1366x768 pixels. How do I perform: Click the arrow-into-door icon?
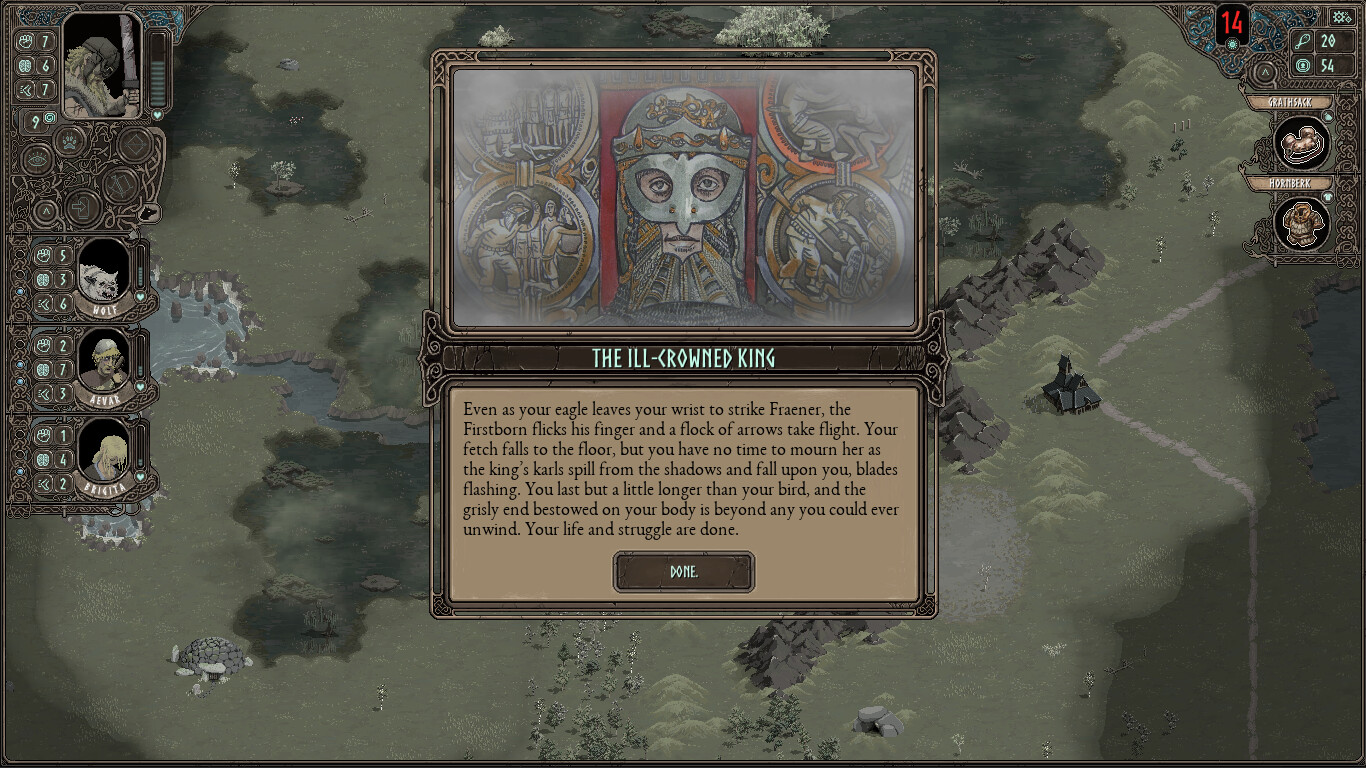81,209
